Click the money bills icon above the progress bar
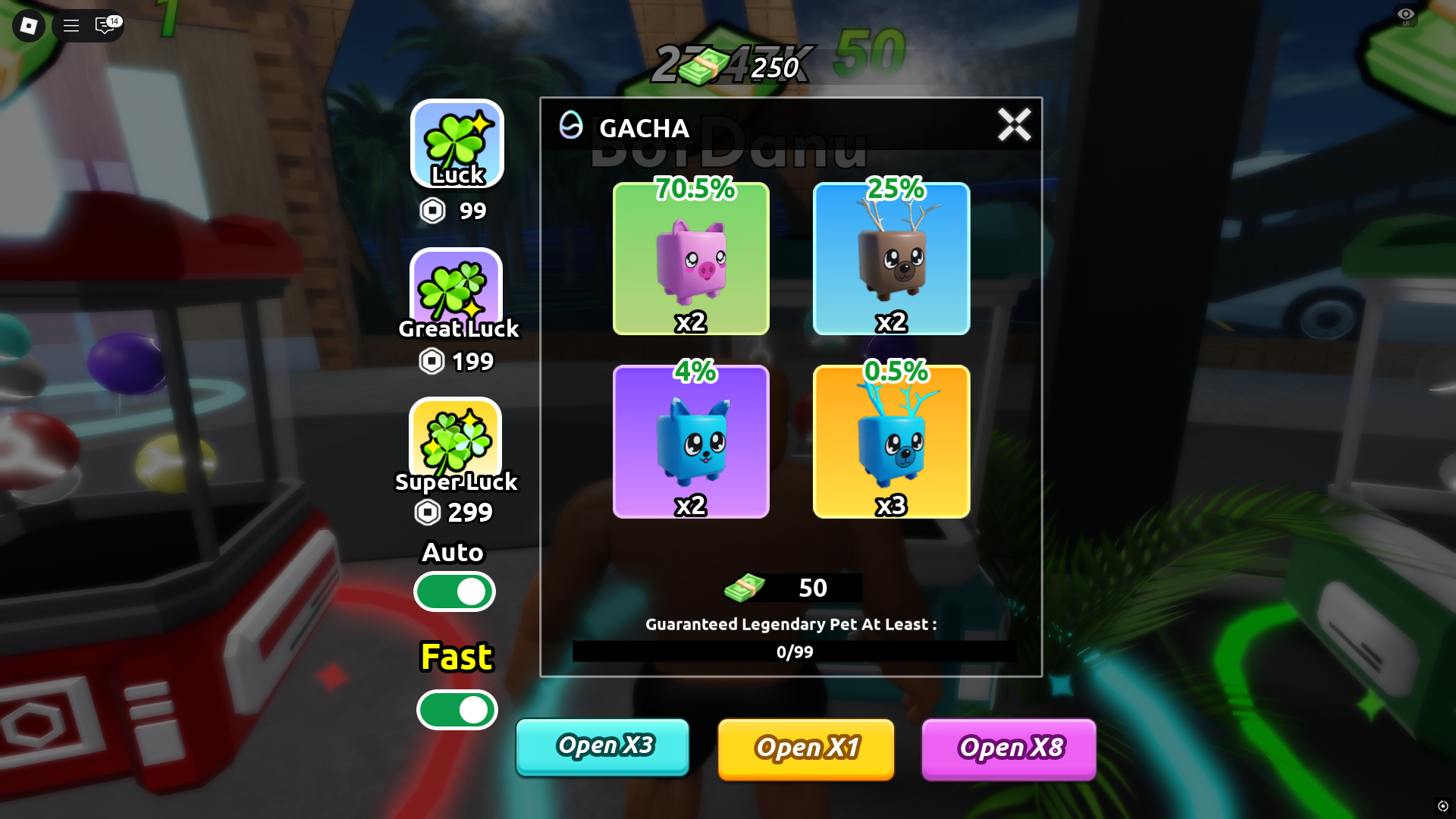The width and height of the screenshot is (1456, 819). tap(745, 588)
